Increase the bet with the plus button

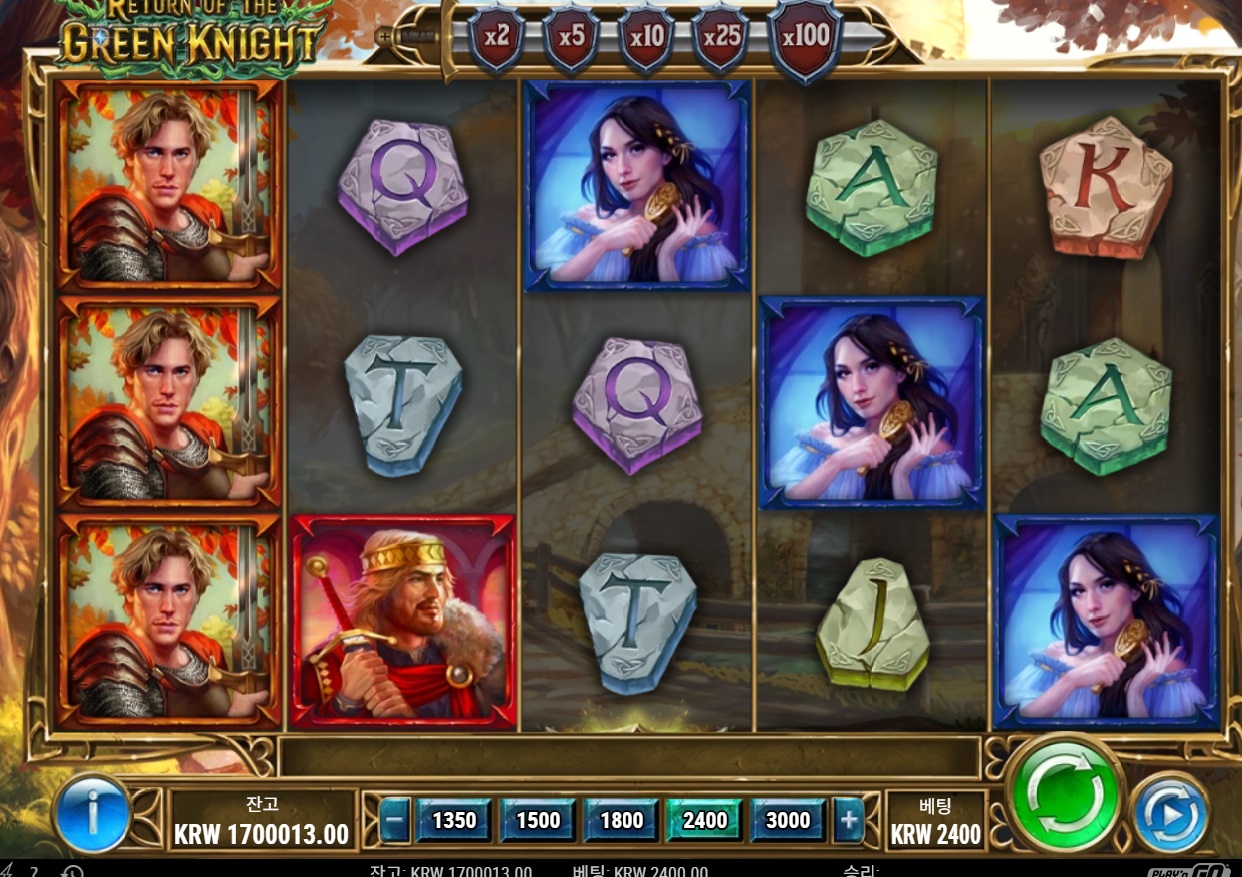[x=849, y=821]
